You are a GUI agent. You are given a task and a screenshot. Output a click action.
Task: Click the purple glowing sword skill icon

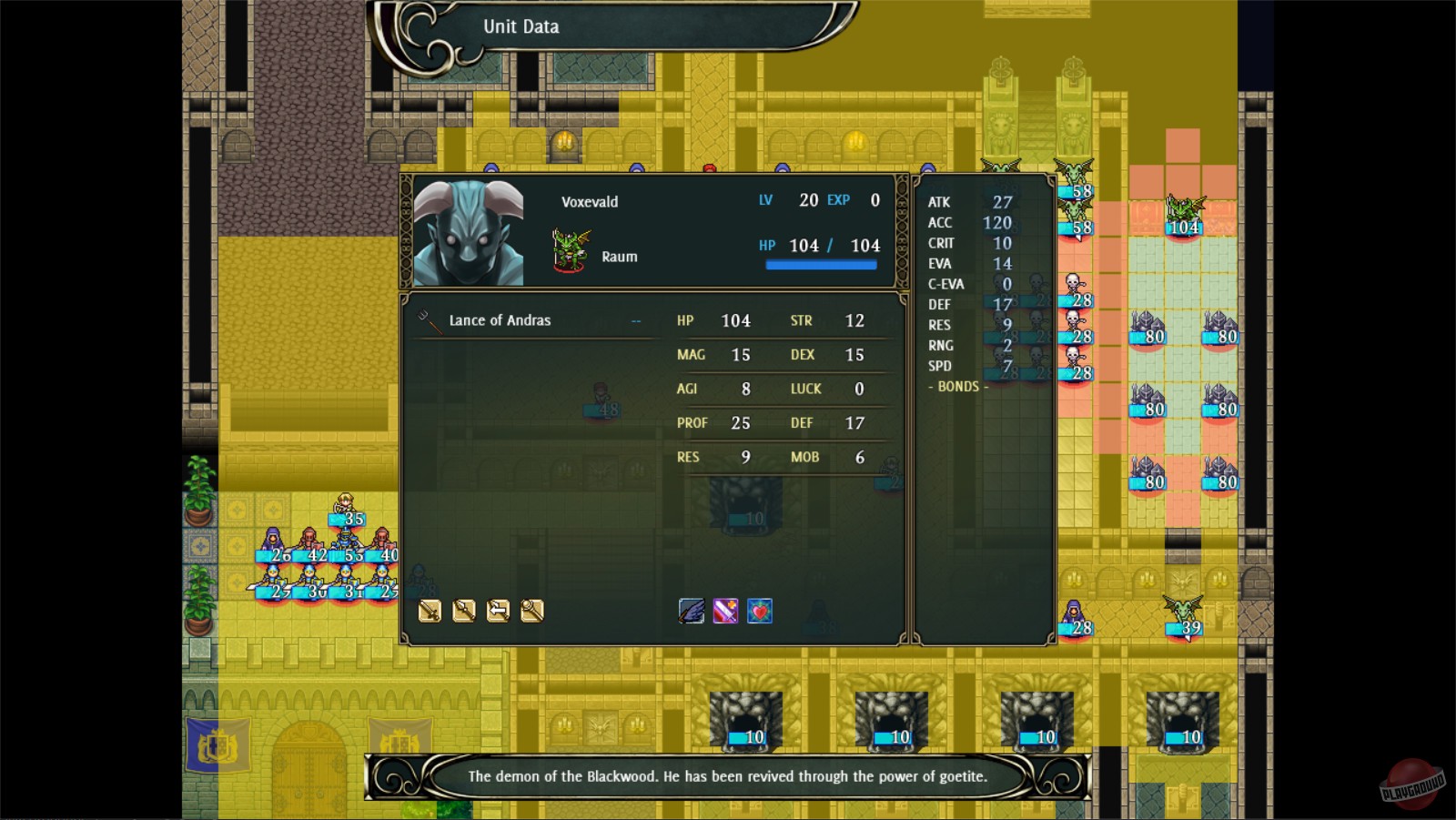[725, 611]
